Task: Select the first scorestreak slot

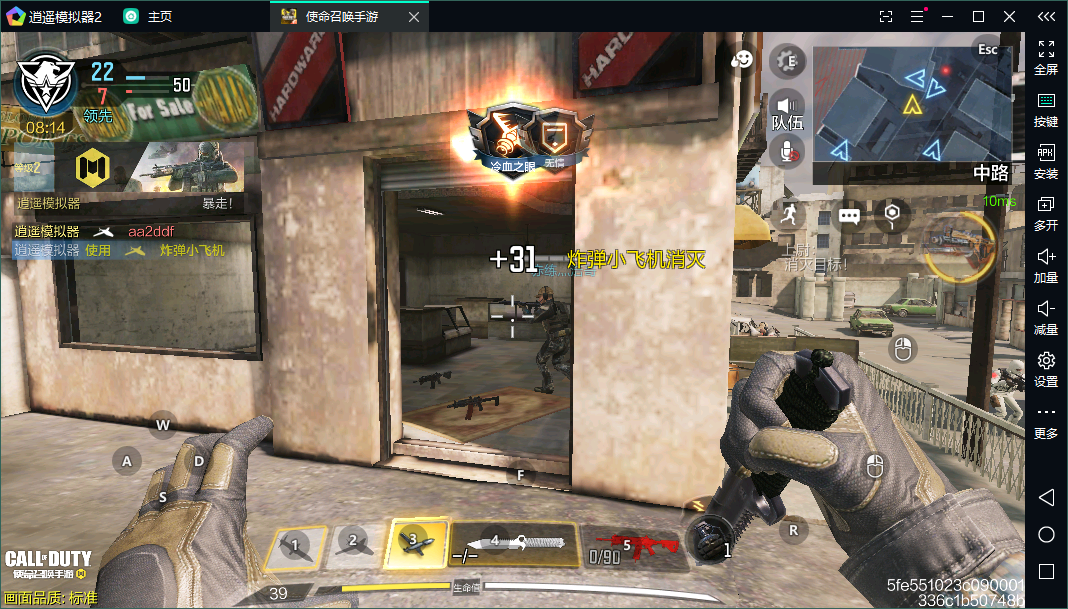Action: (295, 546)
